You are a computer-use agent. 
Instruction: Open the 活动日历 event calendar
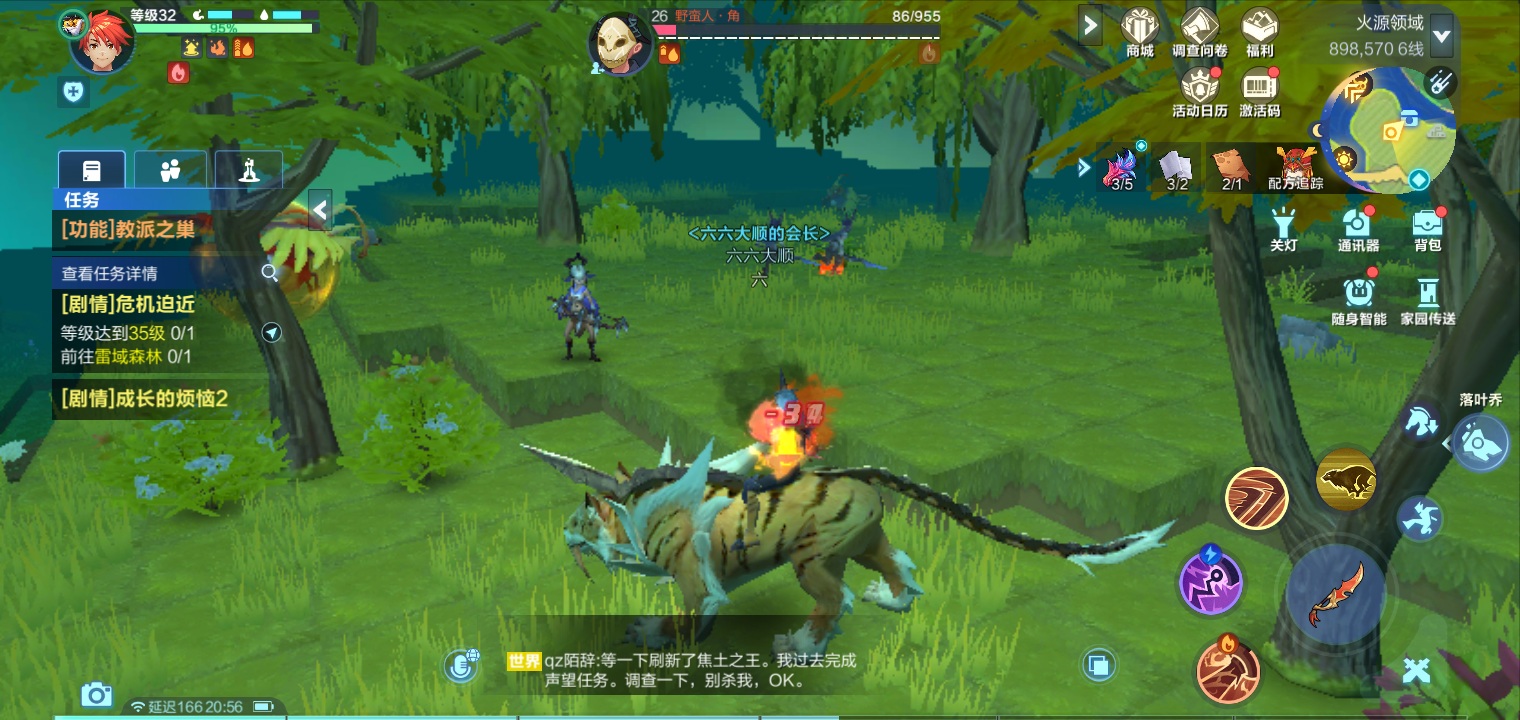coord(1199,91)
